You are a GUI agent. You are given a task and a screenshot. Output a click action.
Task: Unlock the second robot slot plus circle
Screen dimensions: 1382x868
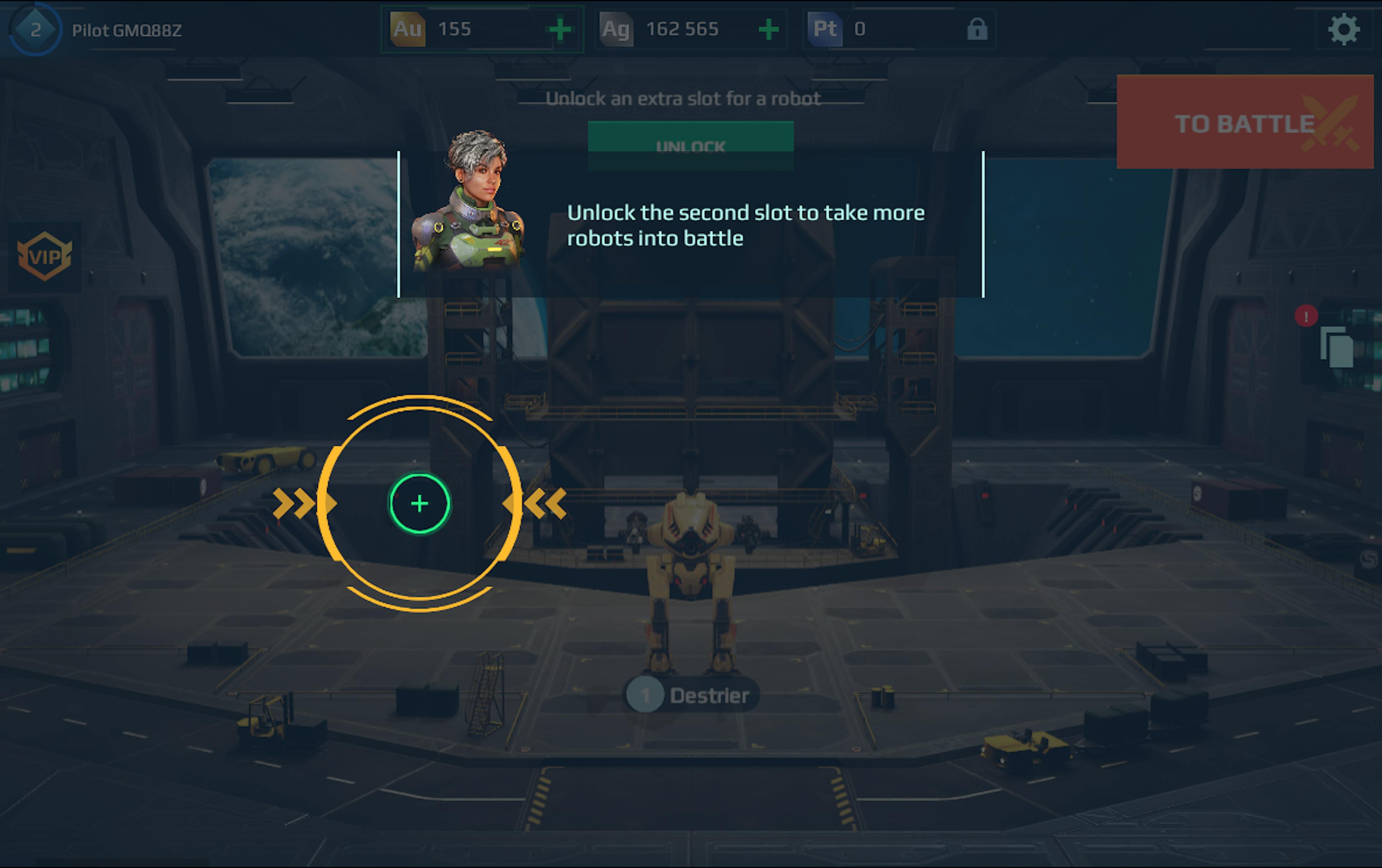coord(420,503)
